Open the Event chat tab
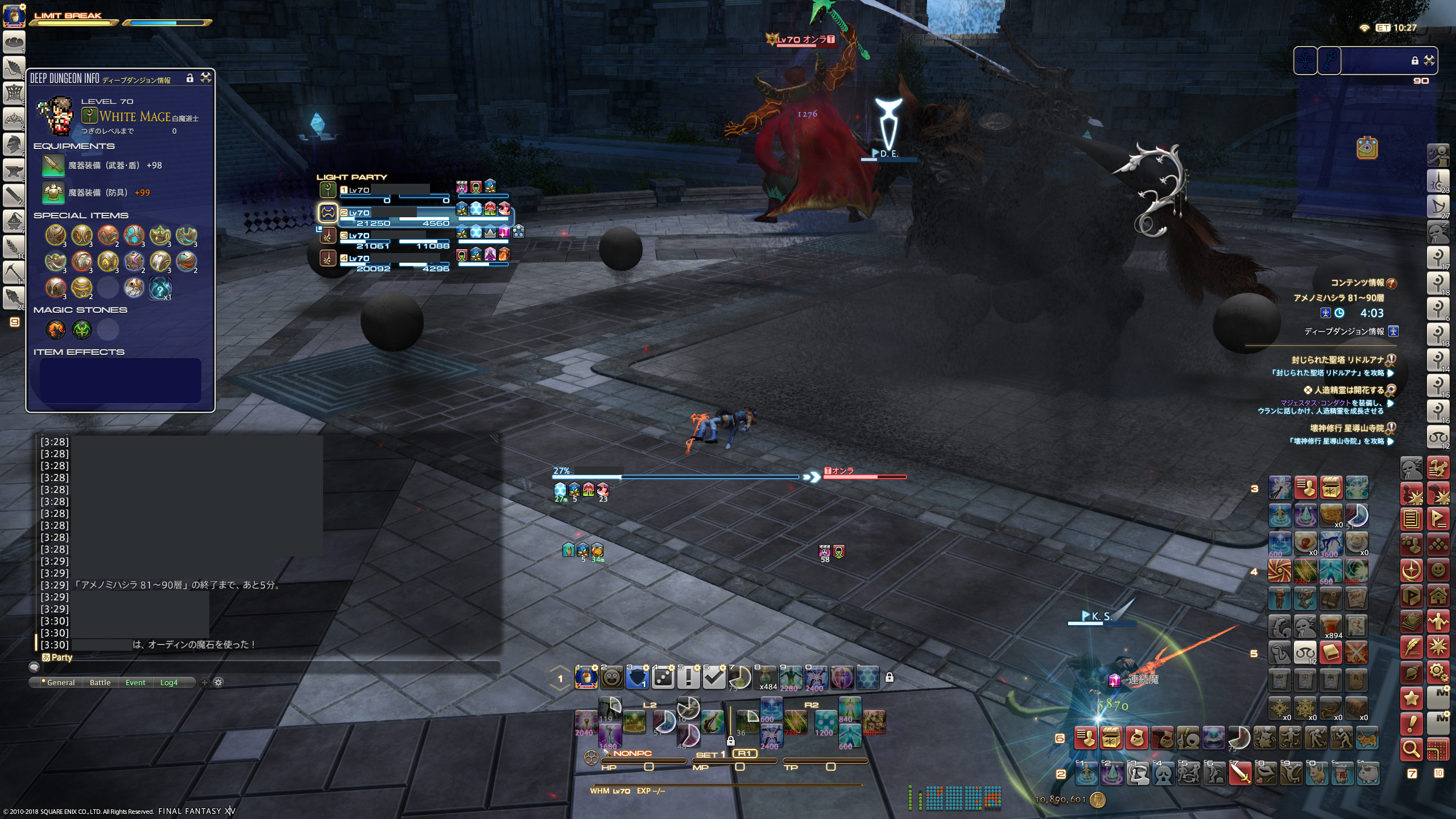 pos(135,682)
